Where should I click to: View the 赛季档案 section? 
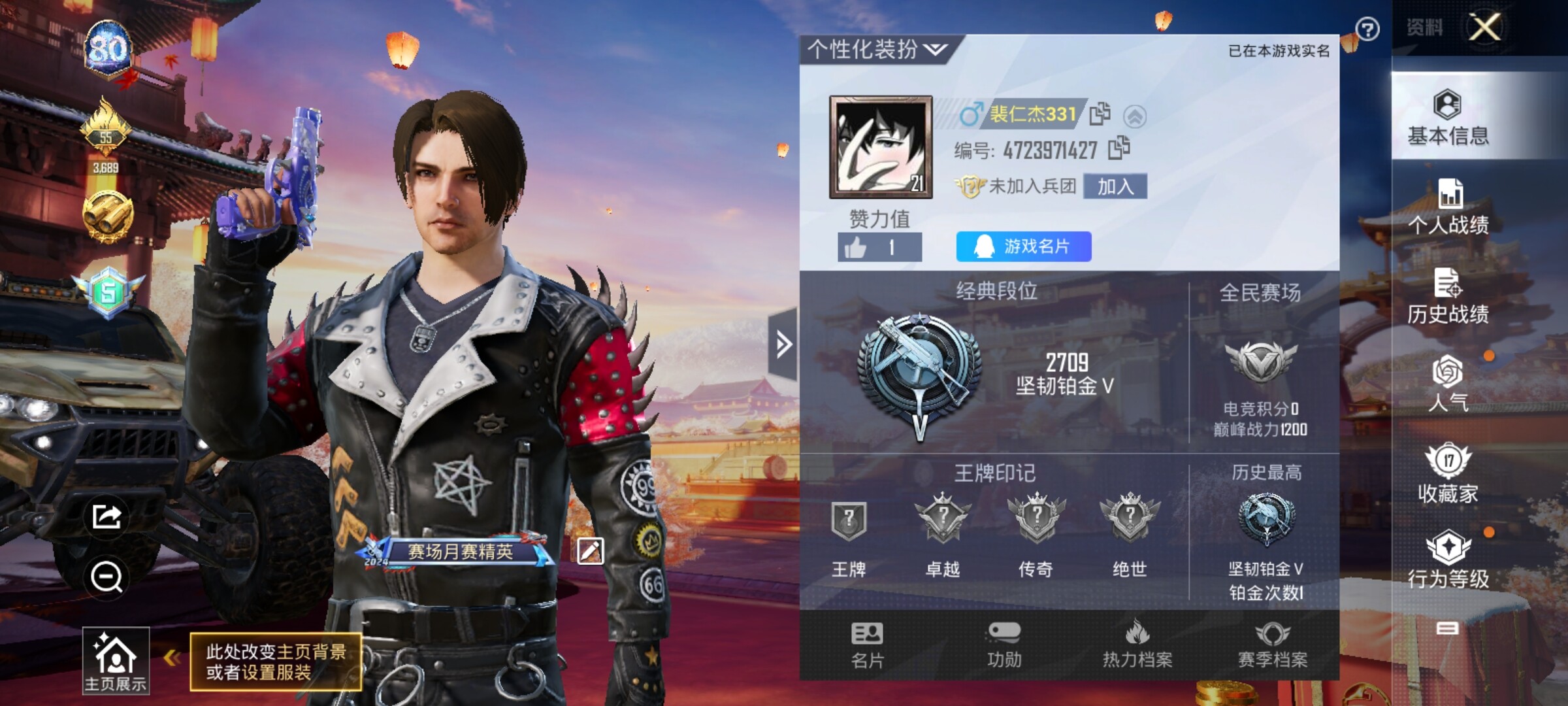point(1273,645)
